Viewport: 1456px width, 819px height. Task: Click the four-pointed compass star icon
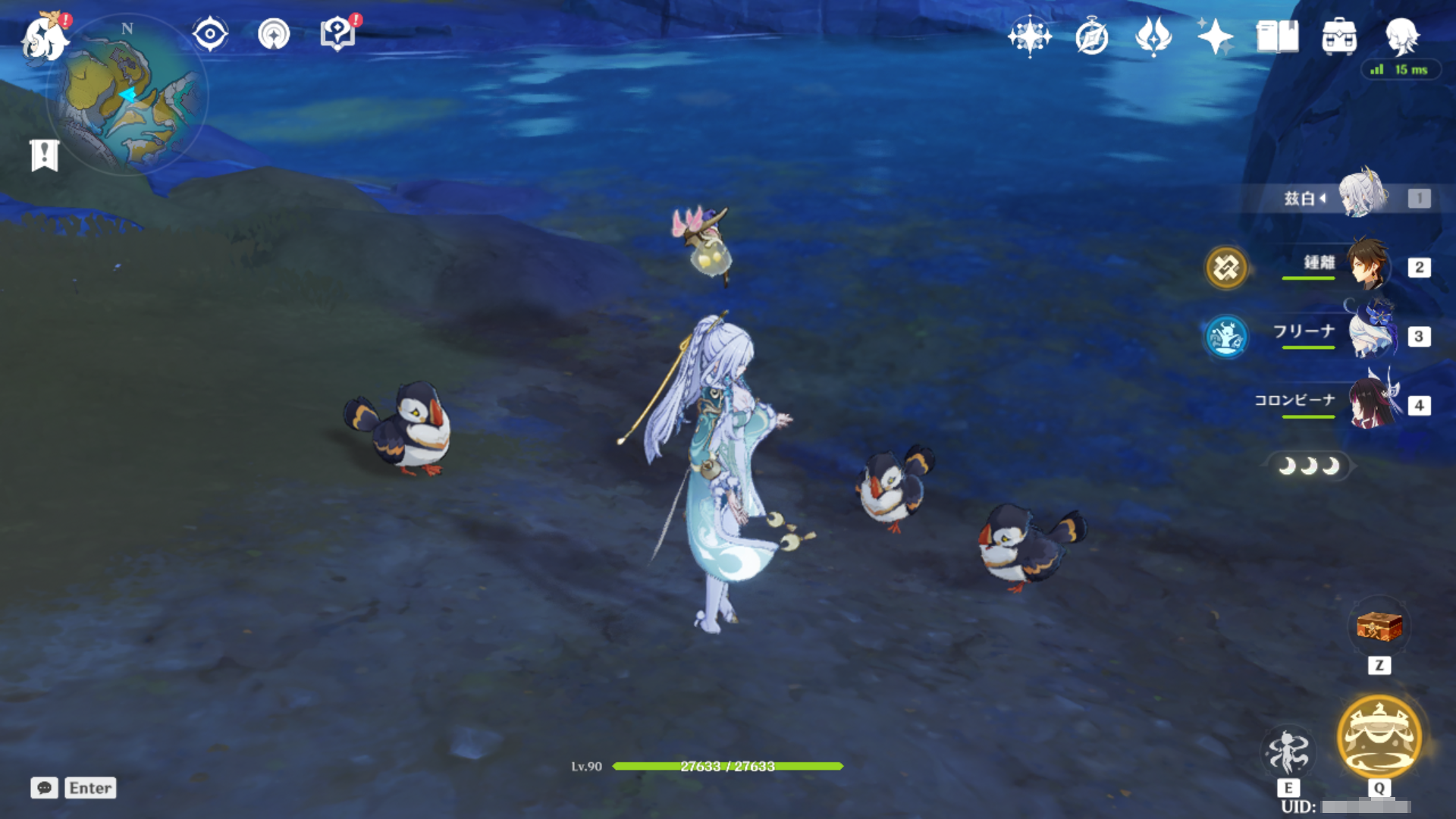[1029, 36]
